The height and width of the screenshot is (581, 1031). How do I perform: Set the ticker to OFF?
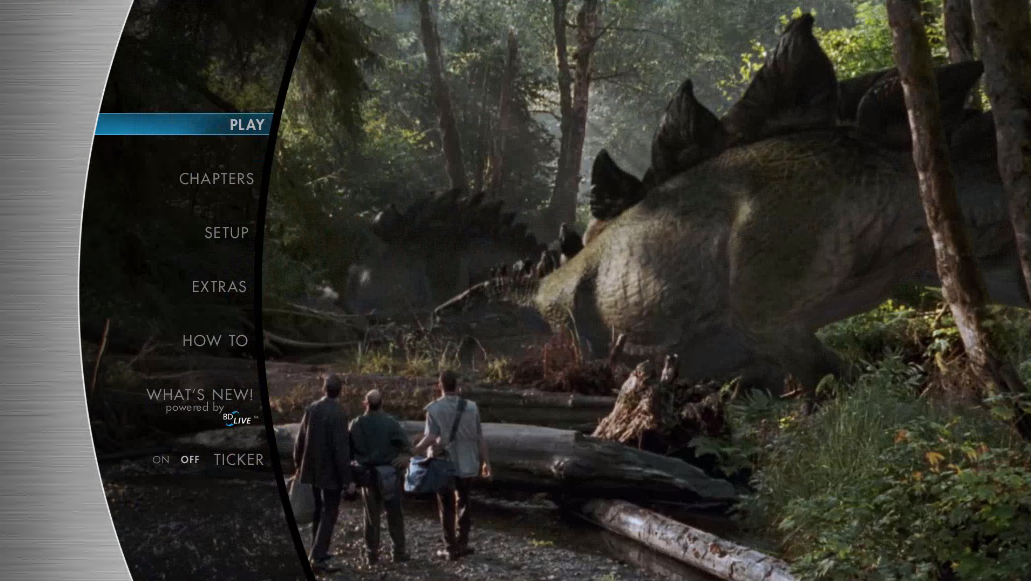[x=190, y=460]
